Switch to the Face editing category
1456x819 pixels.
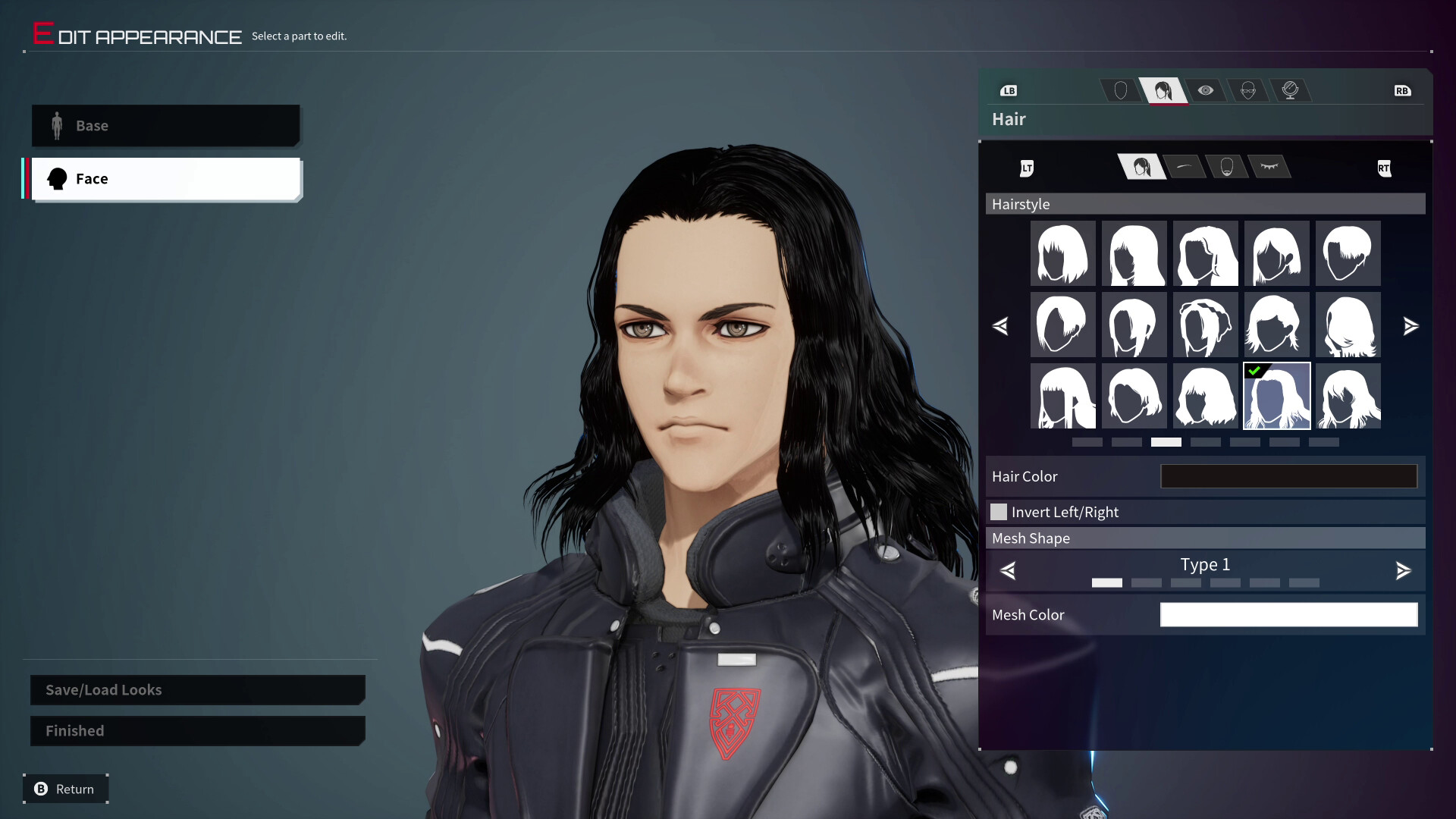tap(165, 179)
